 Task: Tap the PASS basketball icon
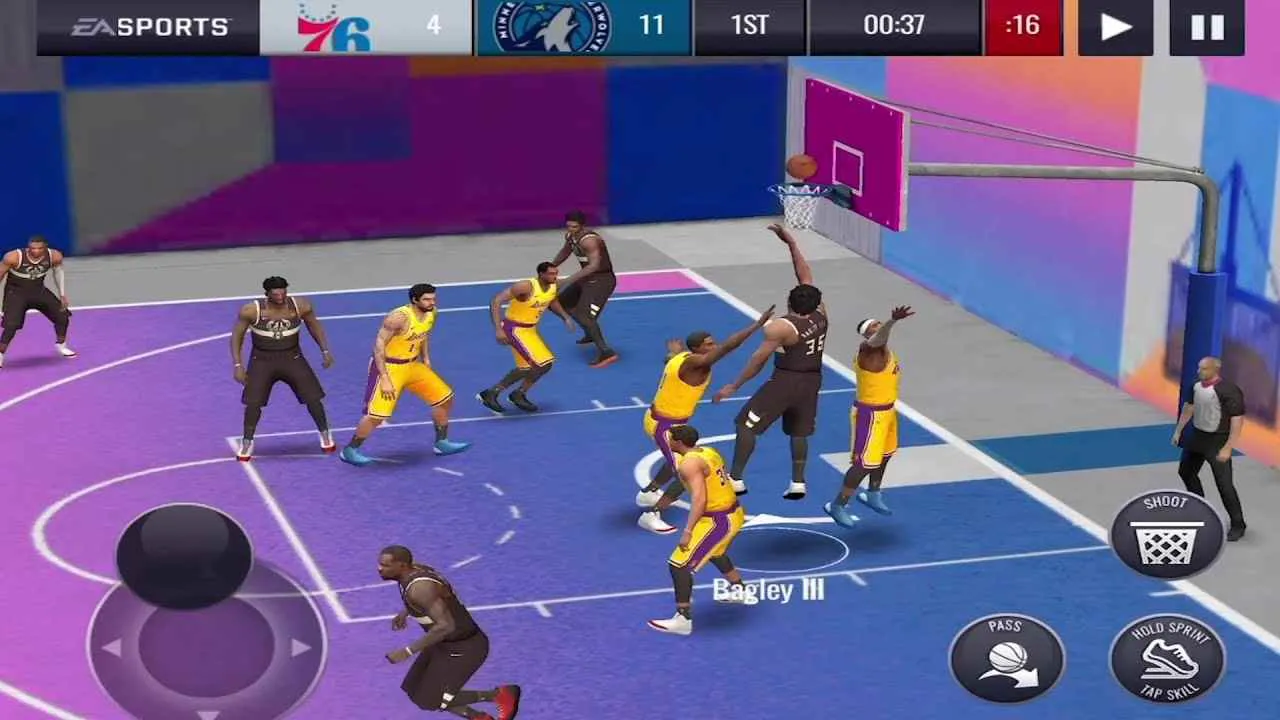point(1009,655)
